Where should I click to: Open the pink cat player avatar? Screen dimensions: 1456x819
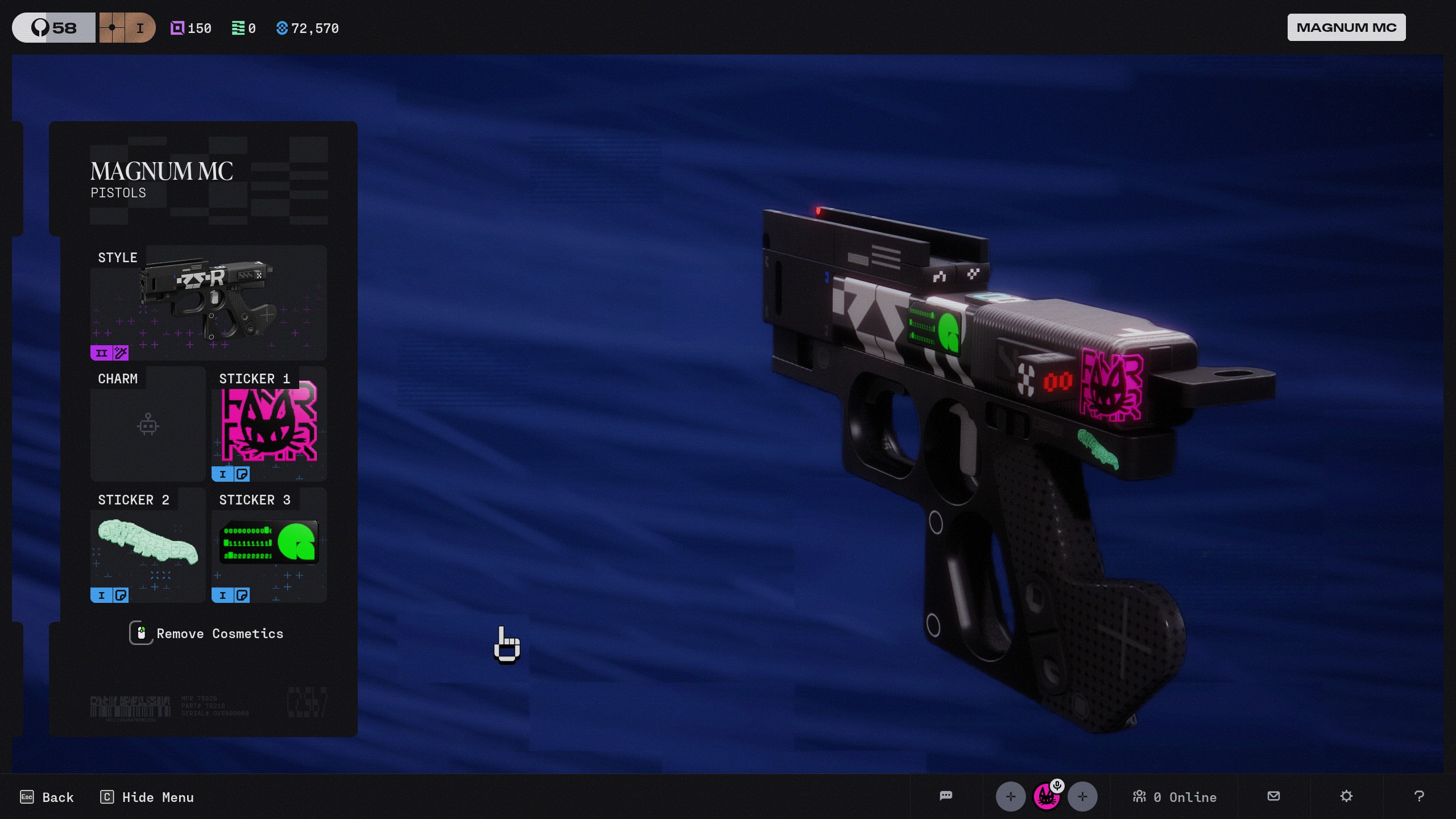(1046, 797)
